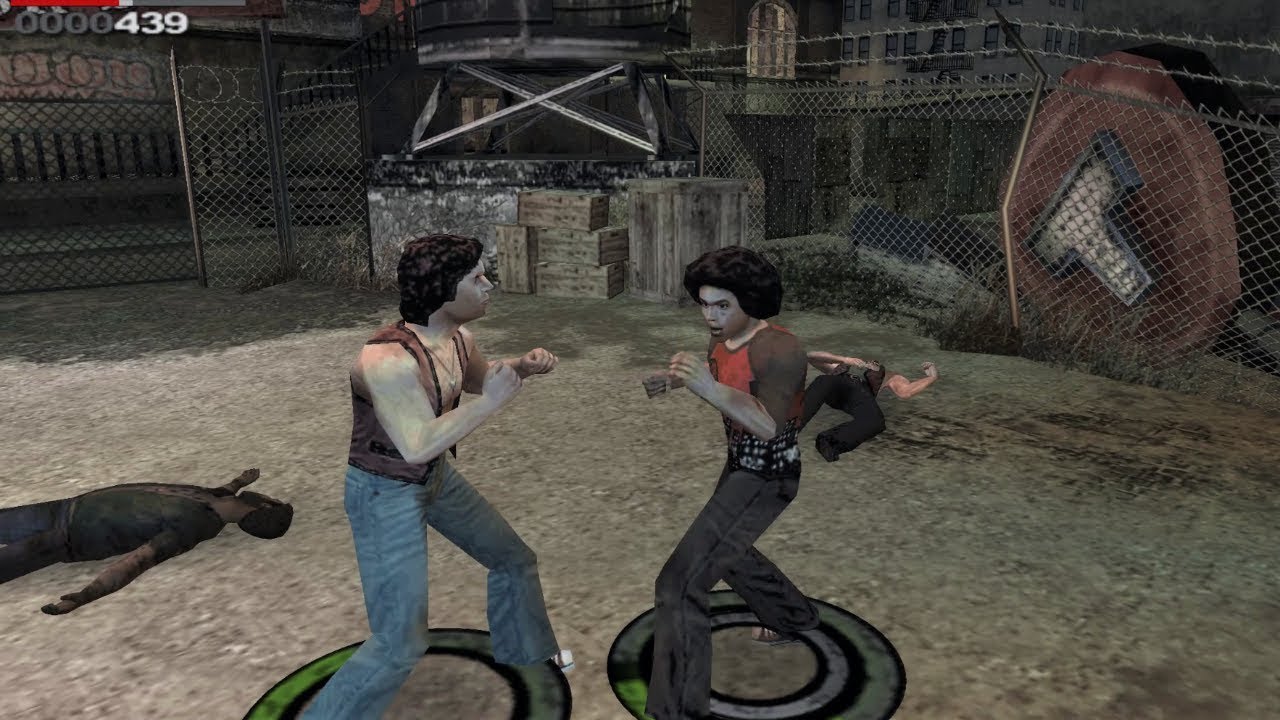Screen dimensions: 1280x720
Task: Click the fallen gang member lying on the ground
Action: (x=140, y=520)
